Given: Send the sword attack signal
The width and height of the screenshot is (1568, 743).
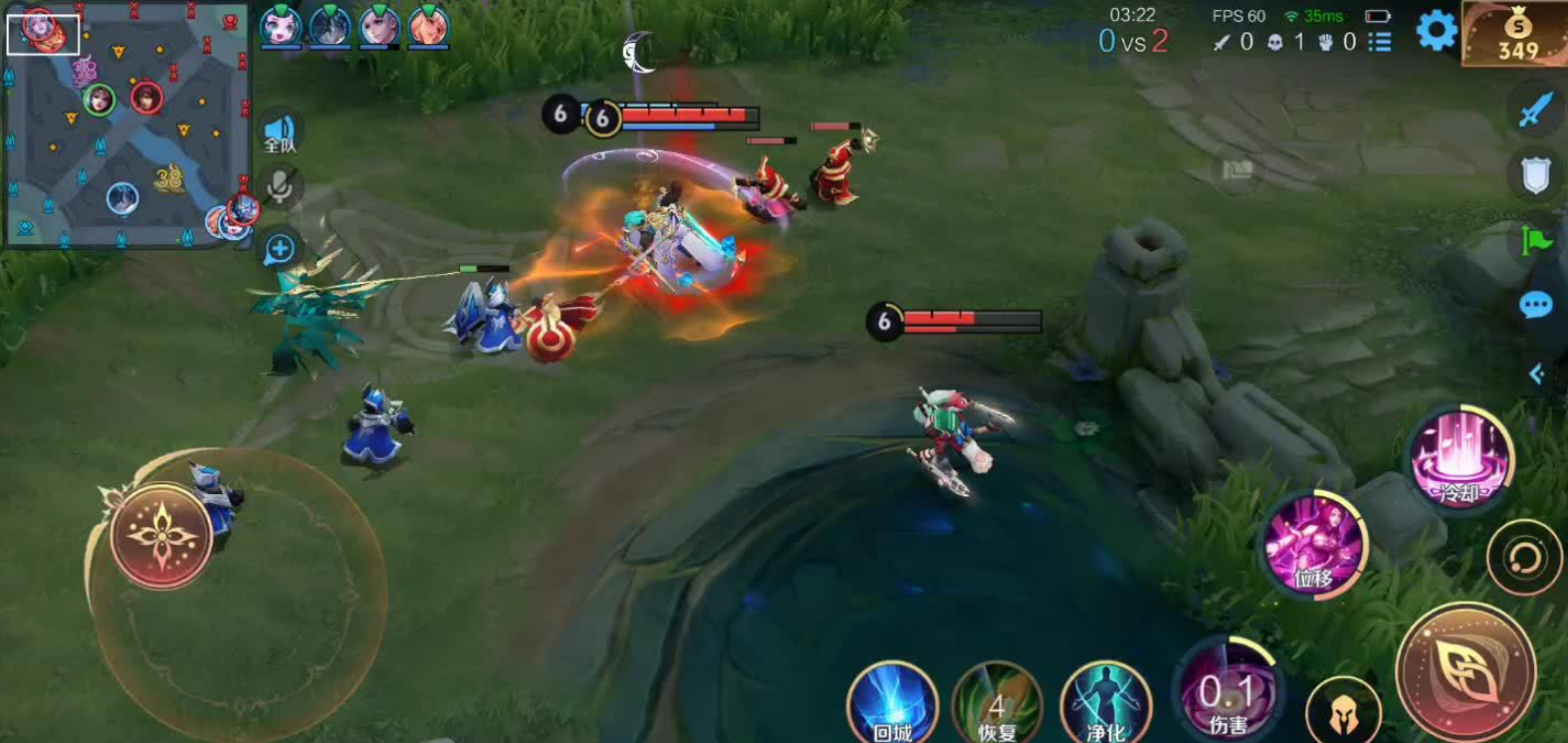Looking at the screenshot, I should tap(1535, 110).
